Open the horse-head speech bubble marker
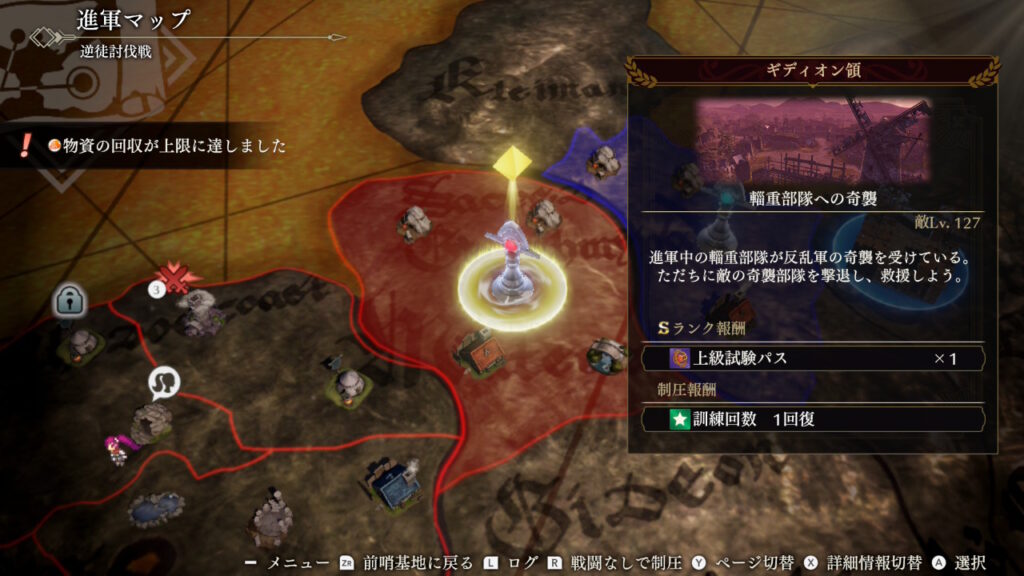Screen dimensions: 1024x576 [x=162, y=382]
